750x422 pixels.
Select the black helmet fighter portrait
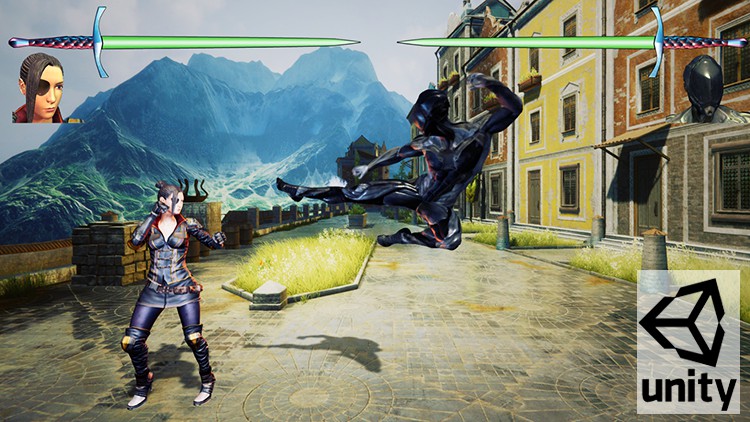(x=705, y=89)
